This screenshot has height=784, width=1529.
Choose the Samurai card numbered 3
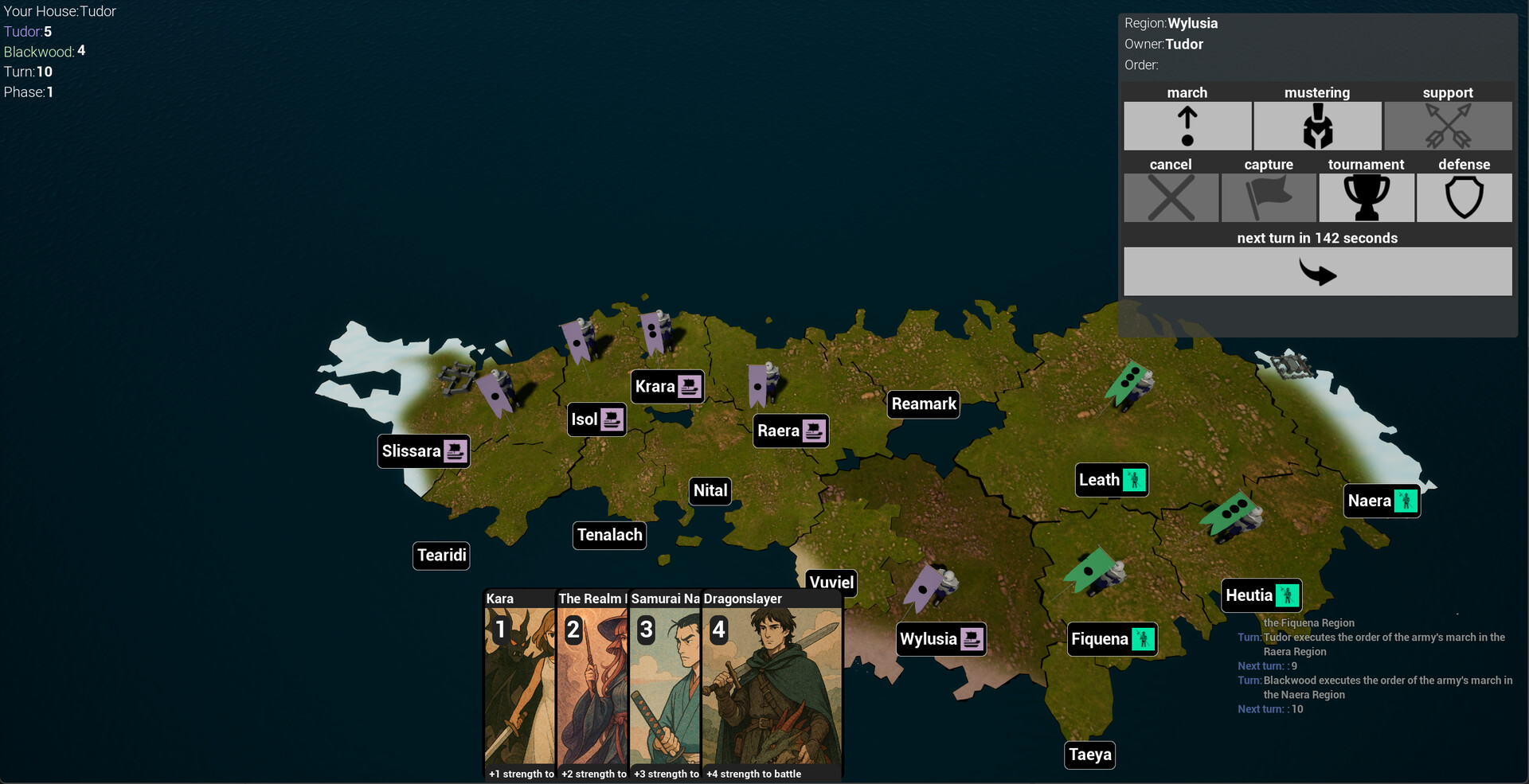click(x=665, y=685)
